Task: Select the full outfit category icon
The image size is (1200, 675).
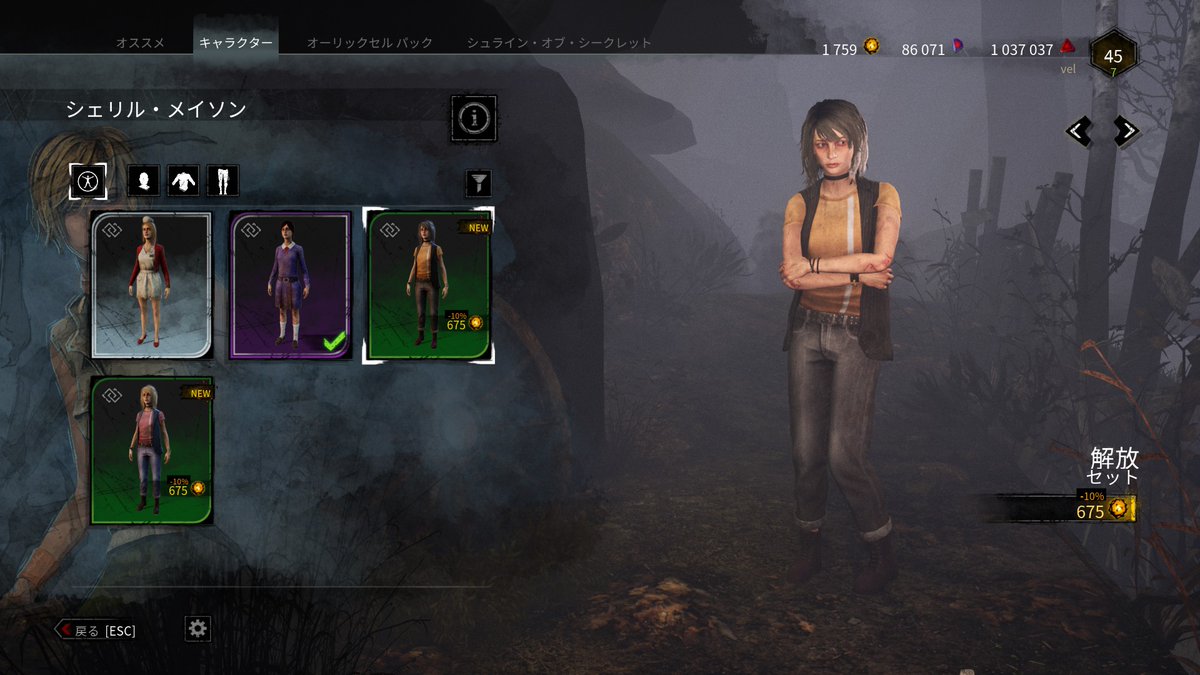Action: 88,181
